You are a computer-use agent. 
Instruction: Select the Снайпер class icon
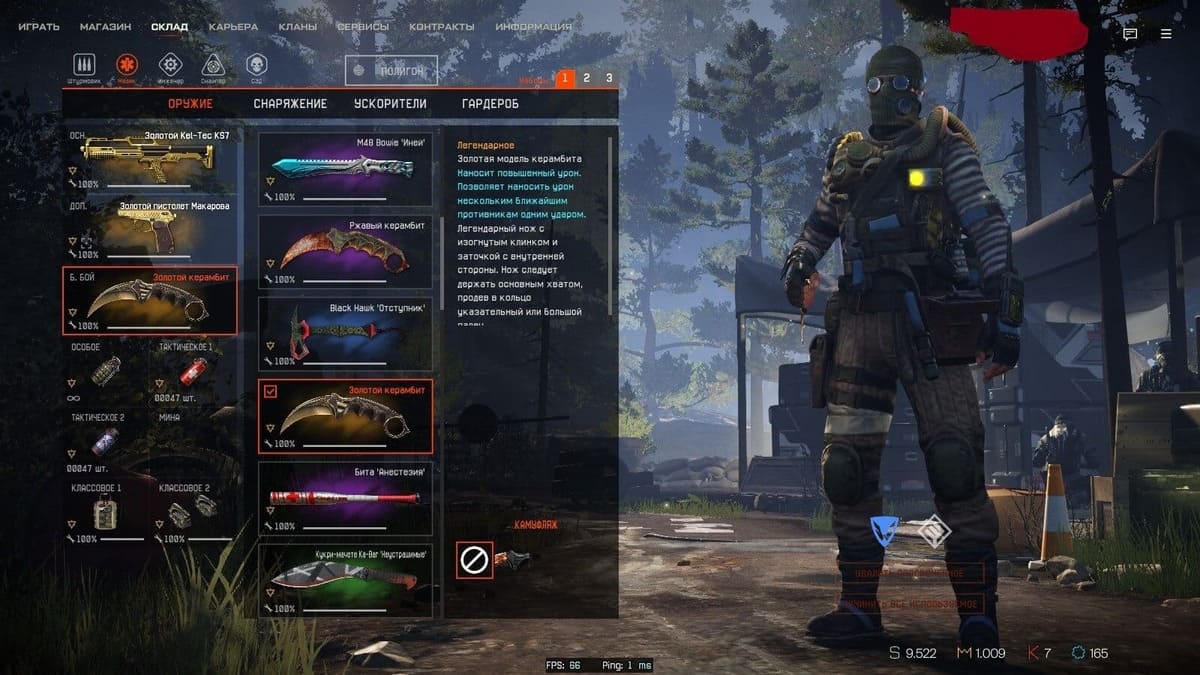click(x=212, y=65)
